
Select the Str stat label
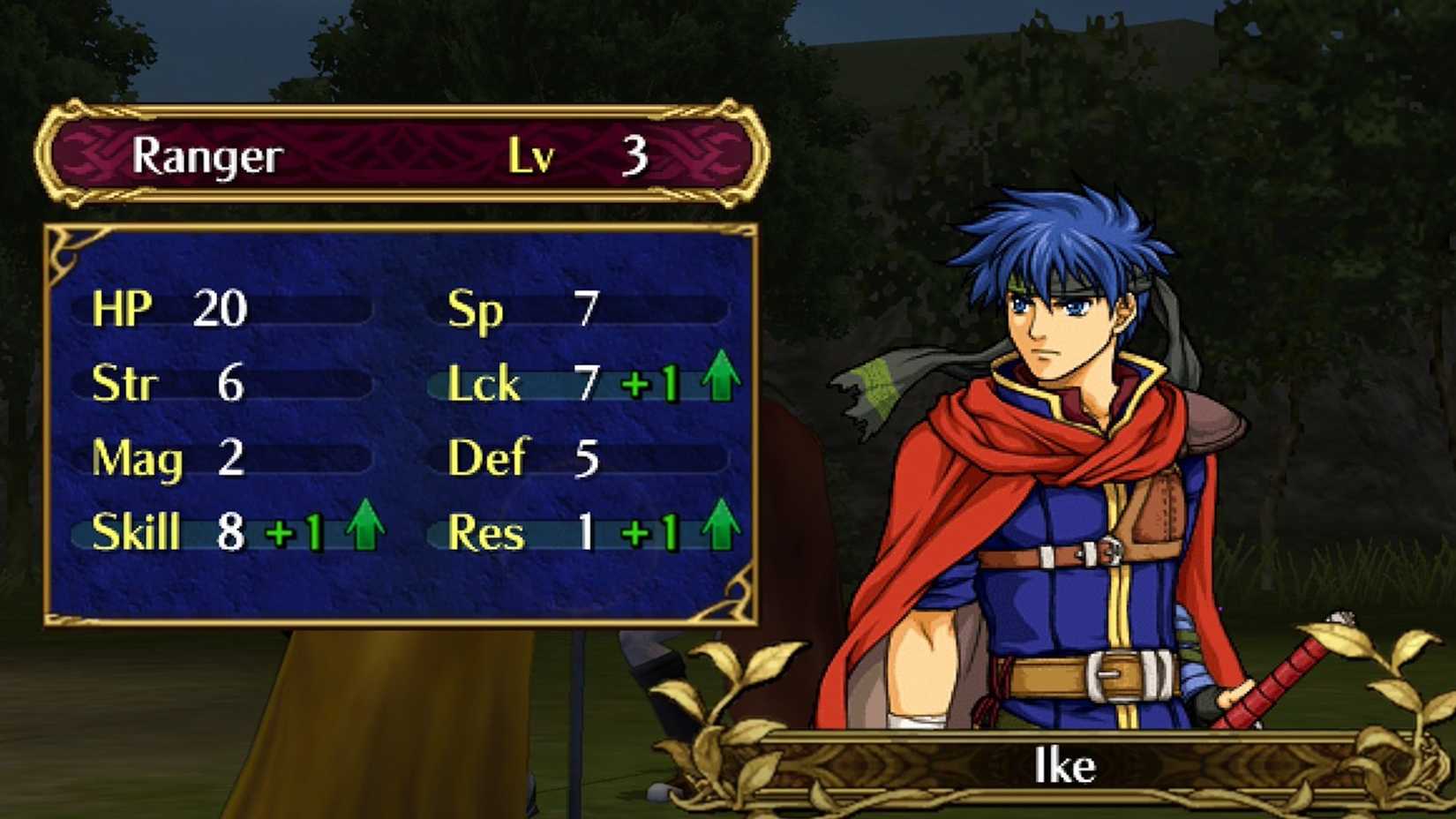point(125,383)
